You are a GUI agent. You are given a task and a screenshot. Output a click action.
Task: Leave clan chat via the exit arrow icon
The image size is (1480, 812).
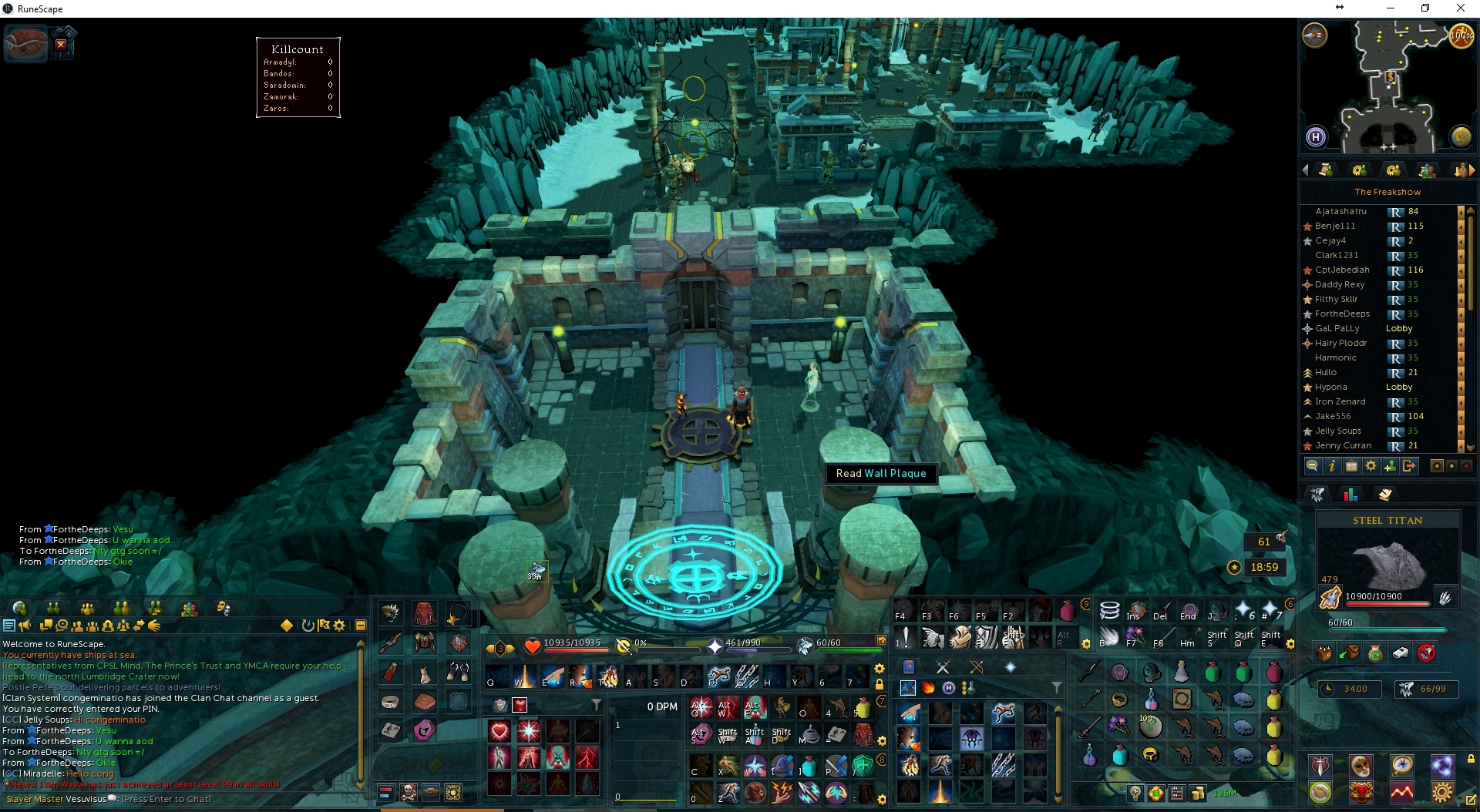tap(1410, 465)
